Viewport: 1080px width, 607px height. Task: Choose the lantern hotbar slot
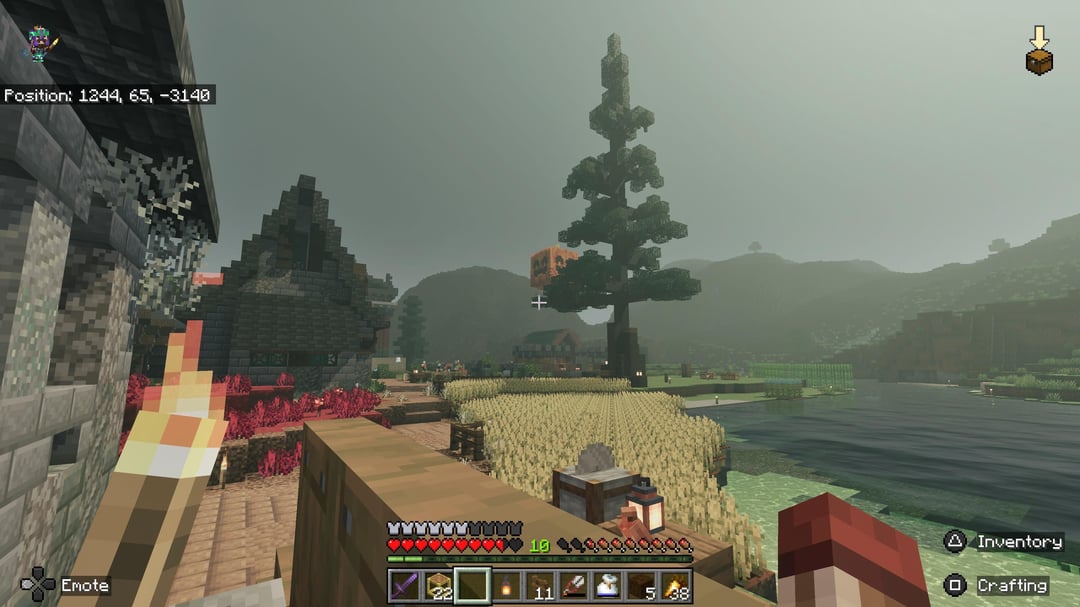coord(506,585)
